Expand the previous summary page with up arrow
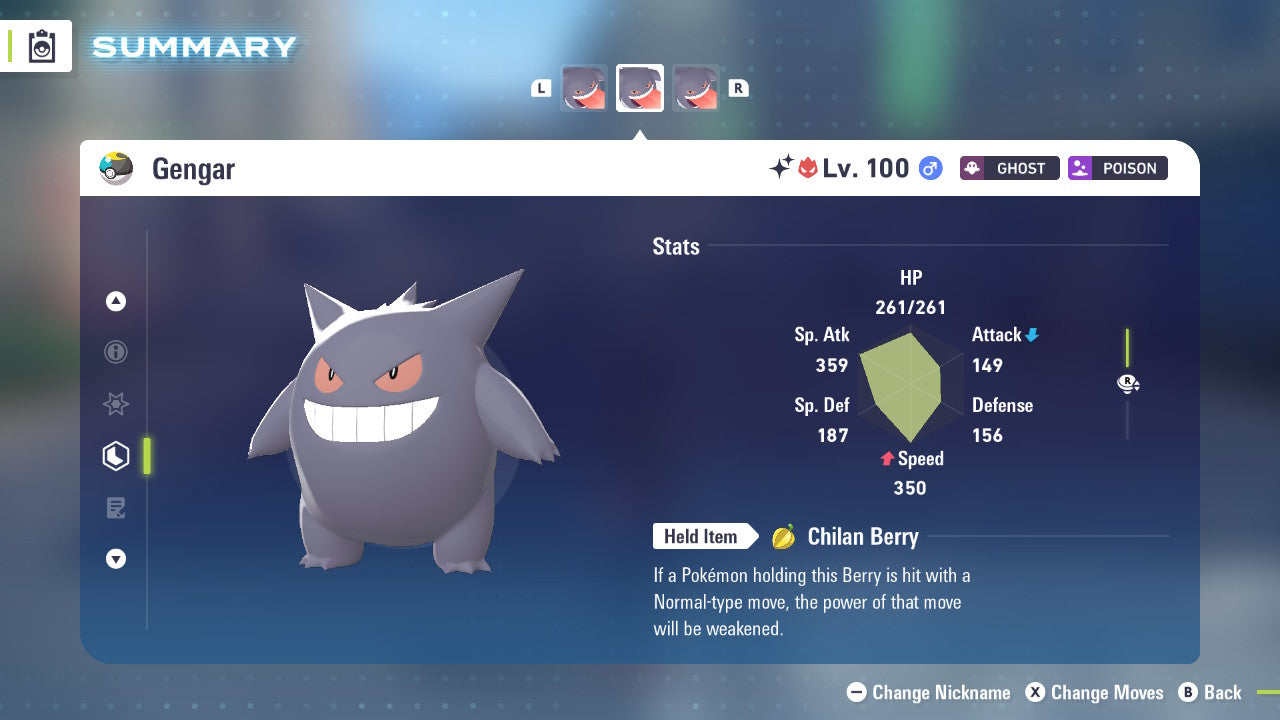 [x=116, y=300]
